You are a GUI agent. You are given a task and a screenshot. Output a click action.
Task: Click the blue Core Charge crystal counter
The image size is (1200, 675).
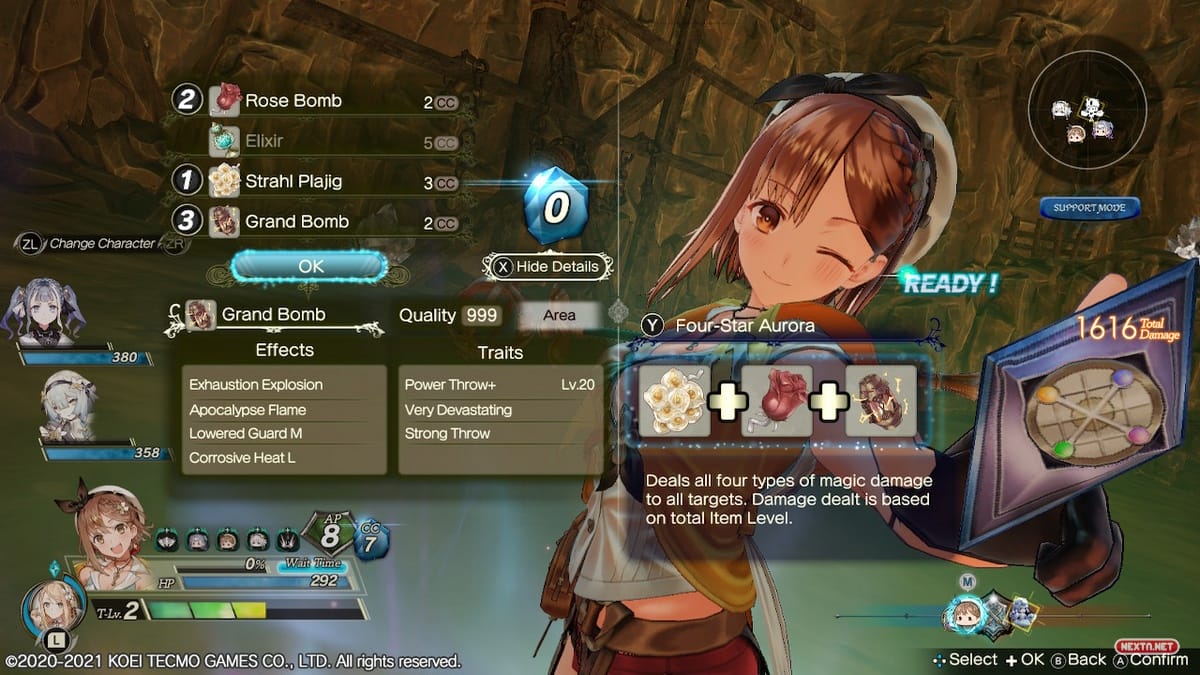(555, 205)
